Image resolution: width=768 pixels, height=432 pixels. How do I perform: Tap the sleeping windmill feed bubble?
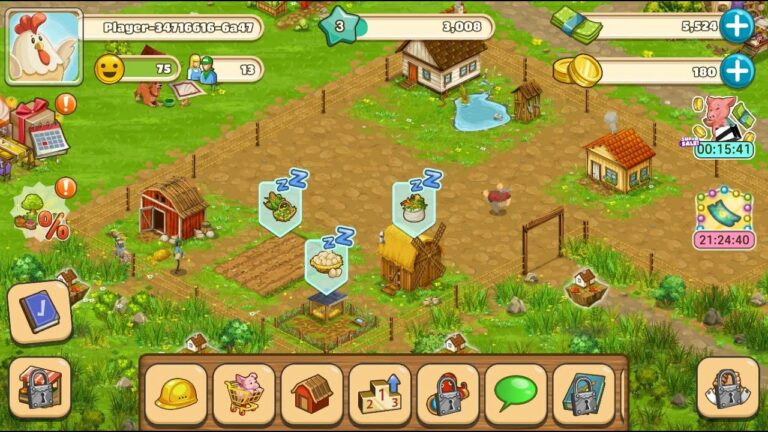click(x=414, y=204)
